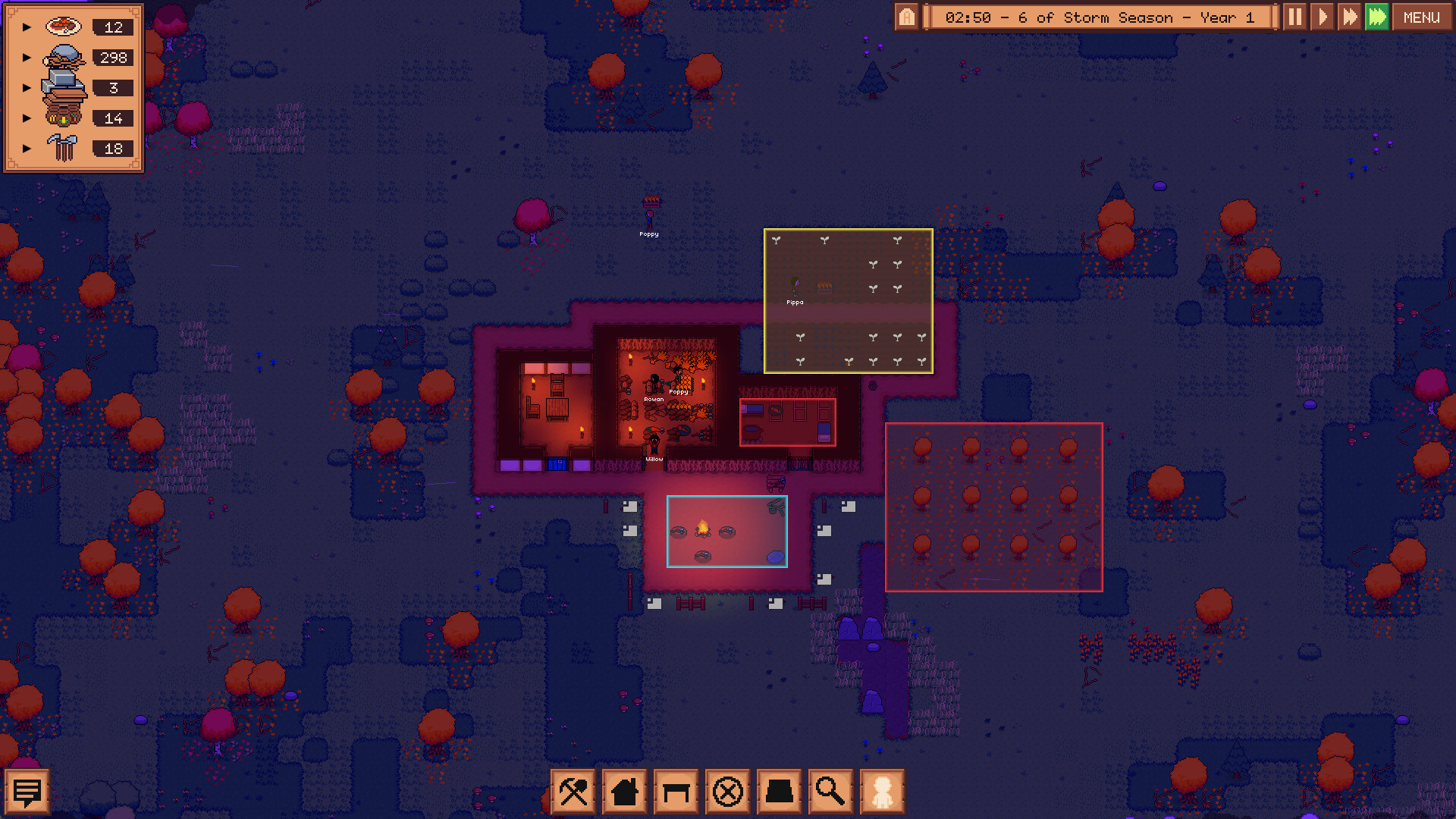Select the colonist Pippa in the farm field
The image size is (1456, 819).
click(x=795, y=287)
